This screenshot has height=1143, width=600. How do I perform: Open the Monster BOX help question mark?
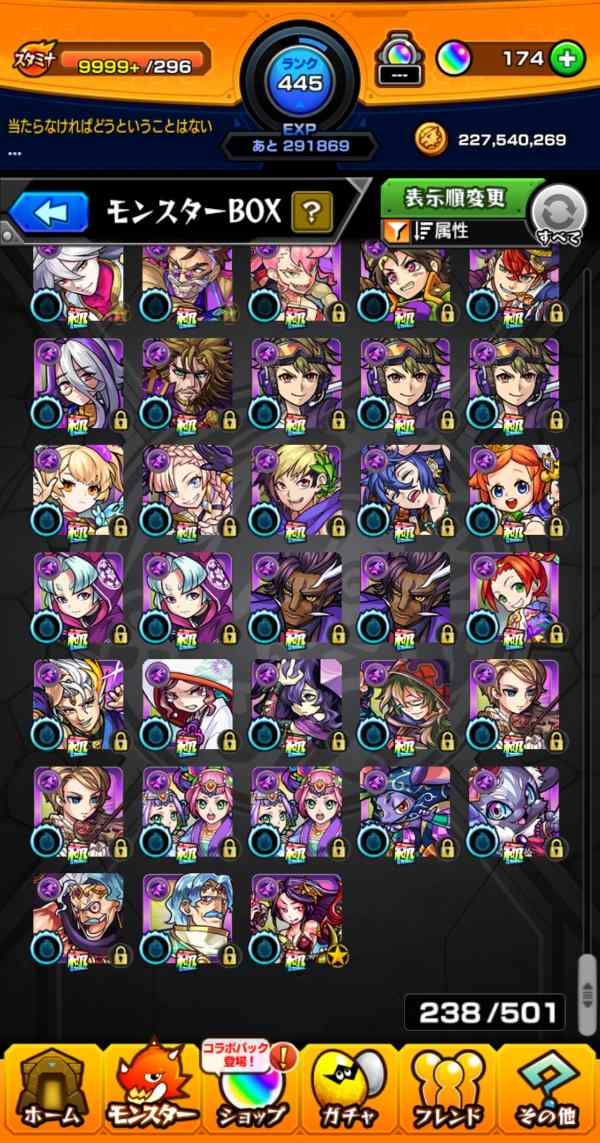point(311,212)
